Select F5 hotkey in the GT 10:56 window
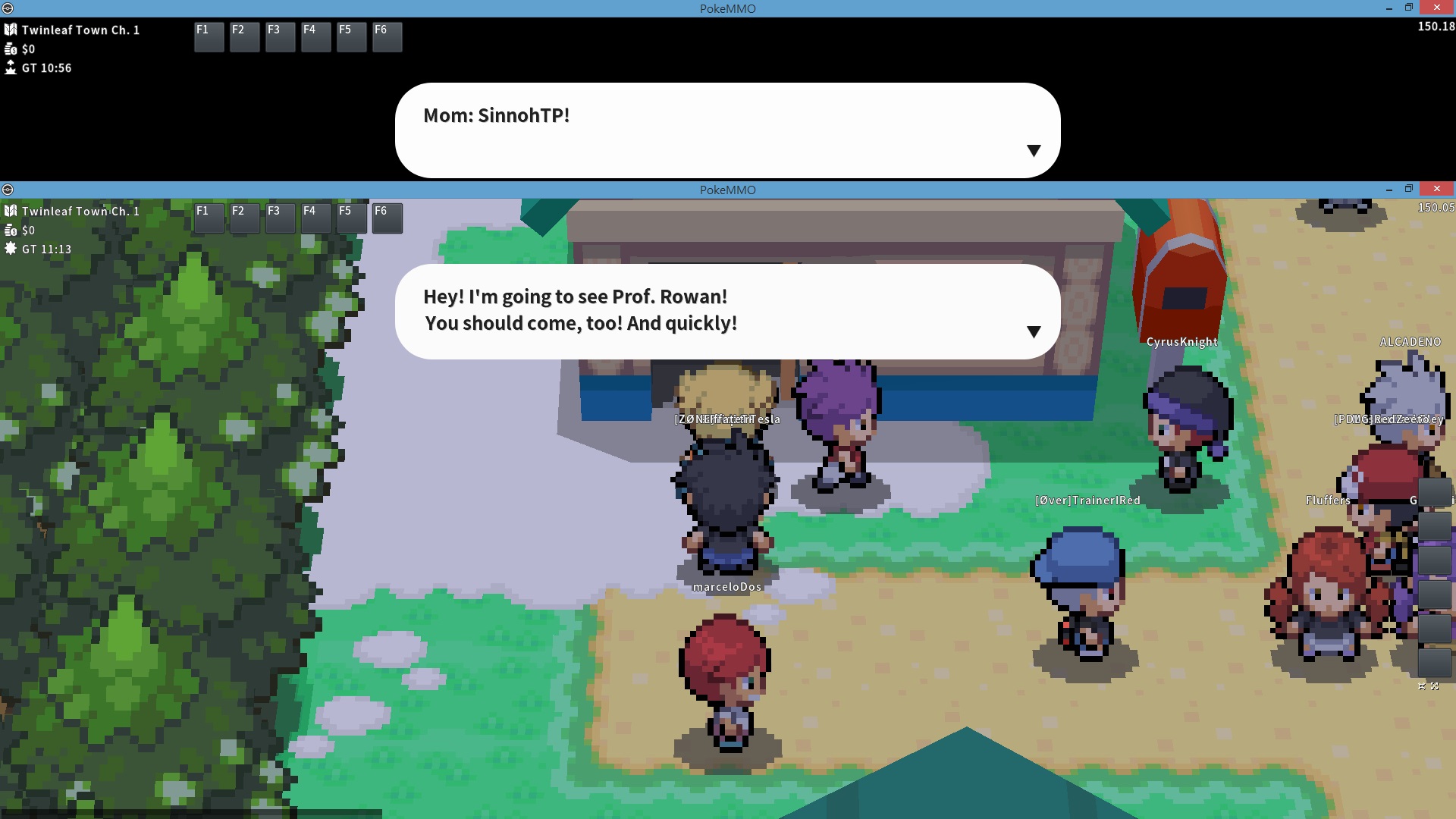 [351, 36]
